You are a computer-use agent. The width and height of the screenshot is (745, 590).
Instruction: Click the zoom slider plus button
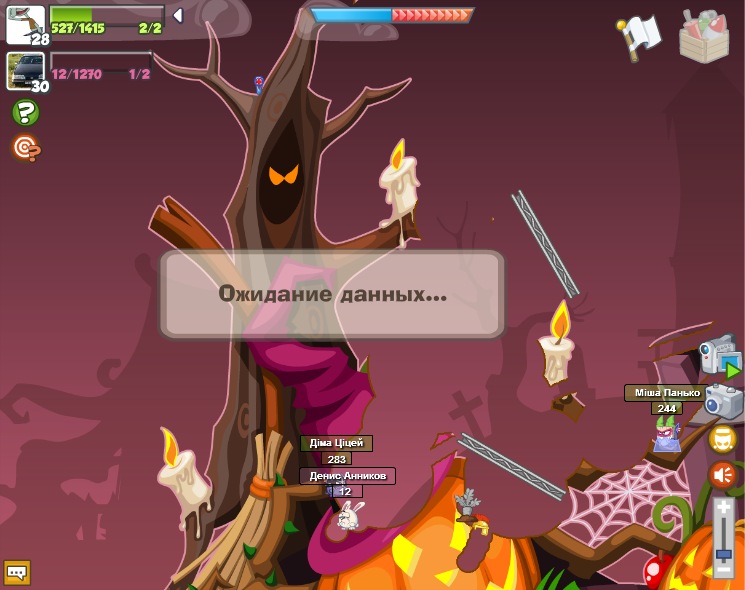click(x=723, y=507)
